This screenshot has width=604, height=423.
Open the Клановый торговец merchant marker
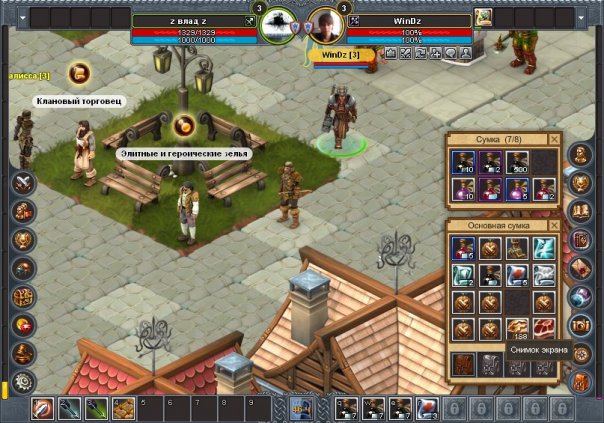pos(78,72)
